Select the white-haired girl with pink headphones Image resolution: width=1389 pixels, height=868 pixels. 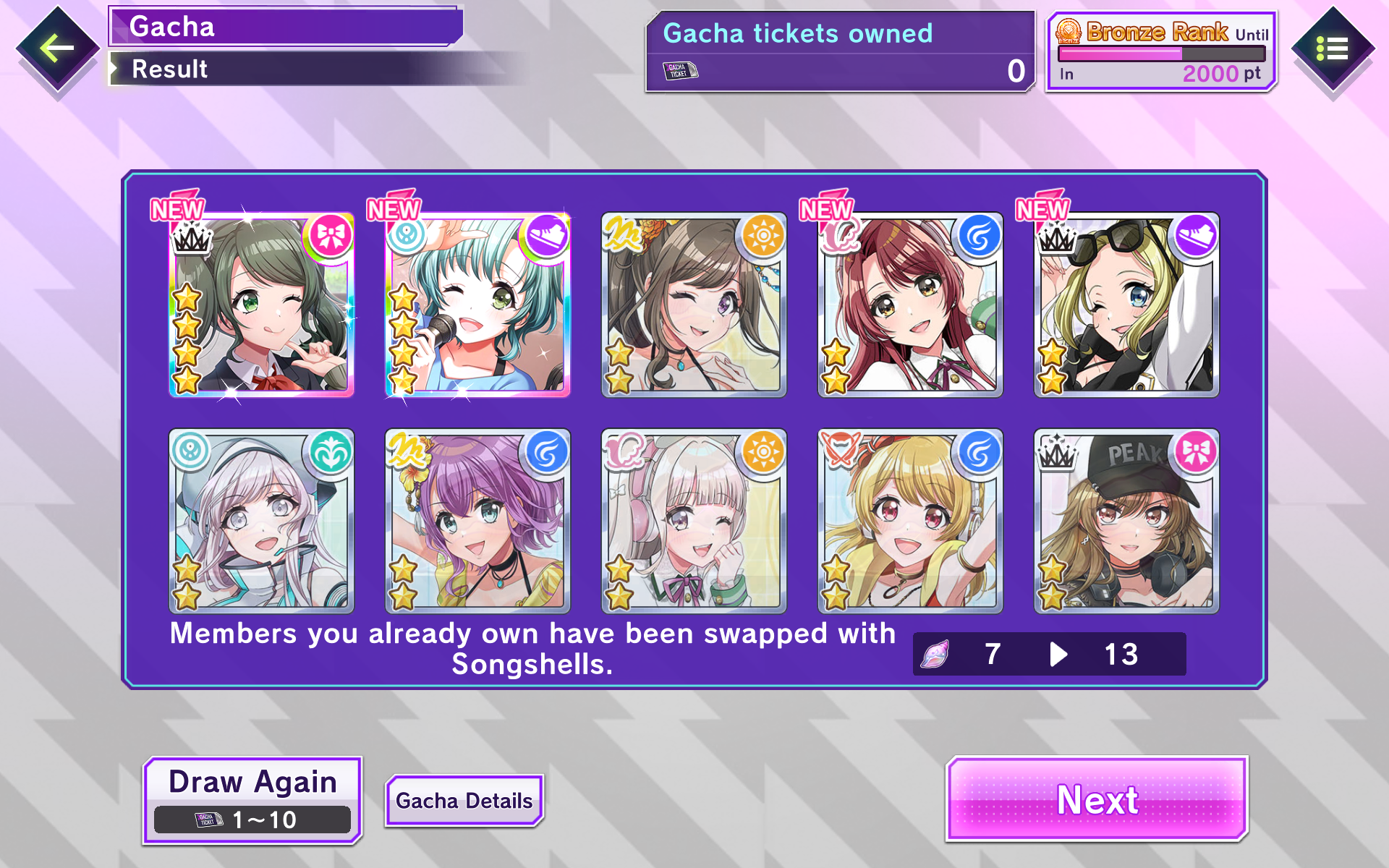click(x=694, y=521)
